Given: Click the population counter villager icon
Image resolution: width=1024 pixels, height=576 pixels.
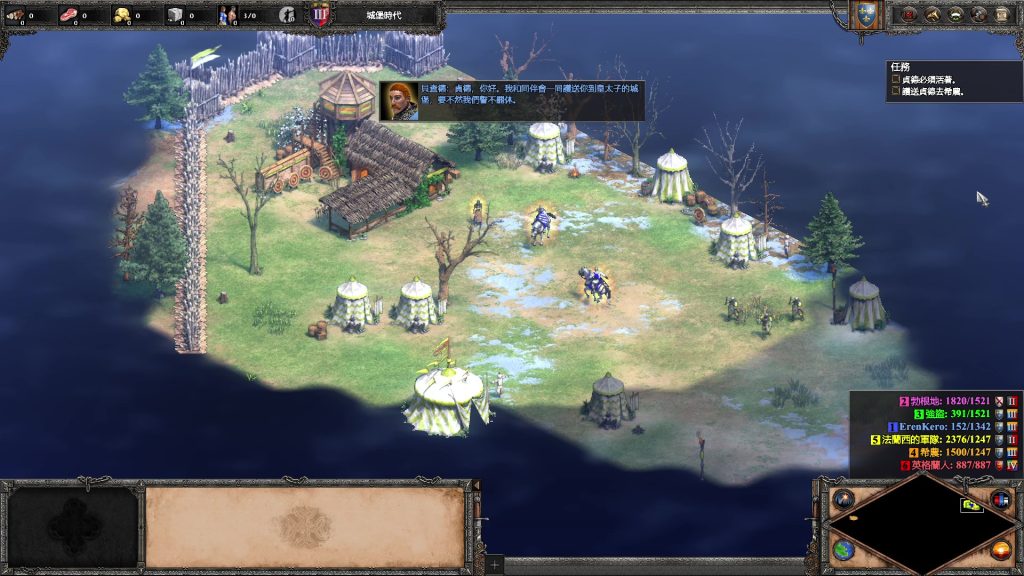Looking at the screenshot, I should (228, 15).
